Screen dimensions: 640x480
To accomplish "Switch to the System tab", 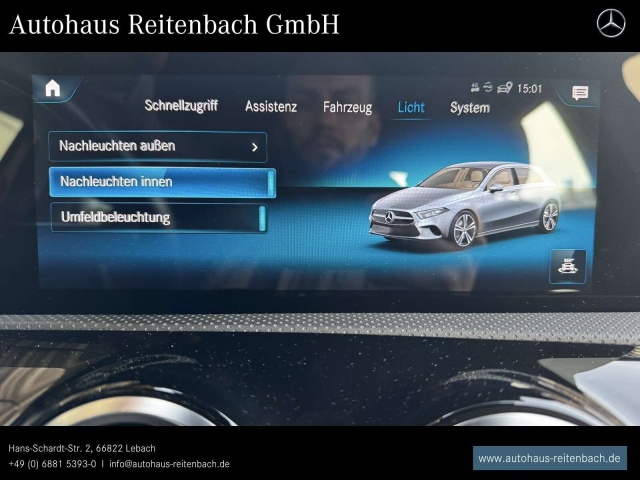I will point(469,107).
